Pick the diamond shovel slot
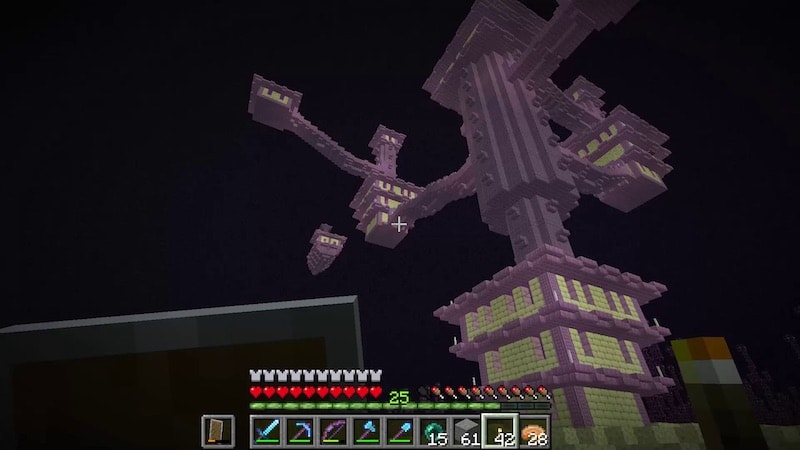This screenshot has height=450, width=800. pos(400,431)
